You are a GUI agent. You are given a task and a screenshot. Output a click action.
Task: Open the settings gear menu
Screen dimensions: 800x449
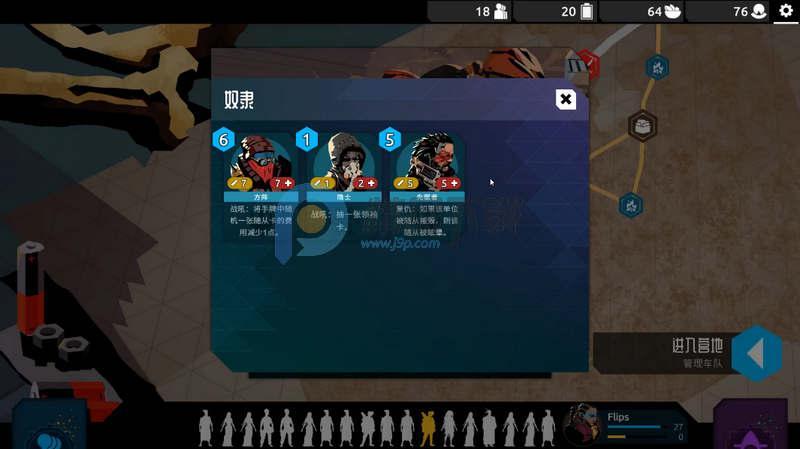click(785, 11)
